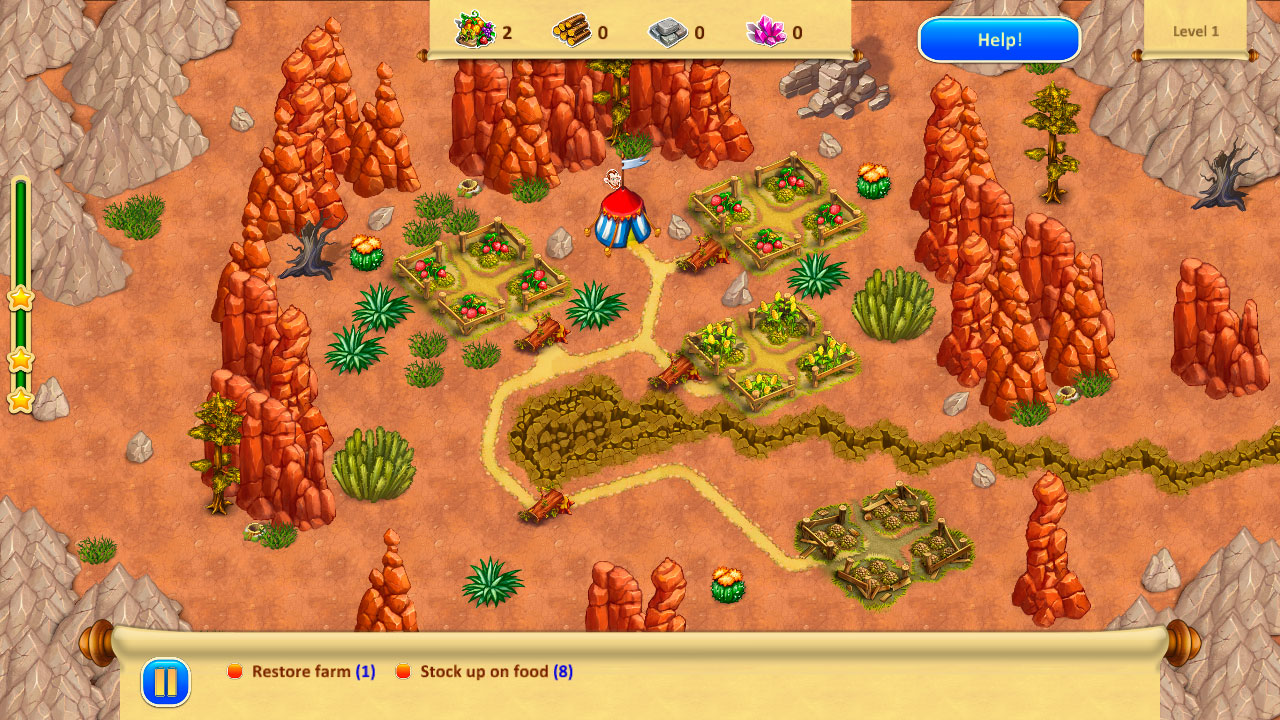
Task: Click the orange marker beside Stock up on food
Action: (x=404, y=672)
